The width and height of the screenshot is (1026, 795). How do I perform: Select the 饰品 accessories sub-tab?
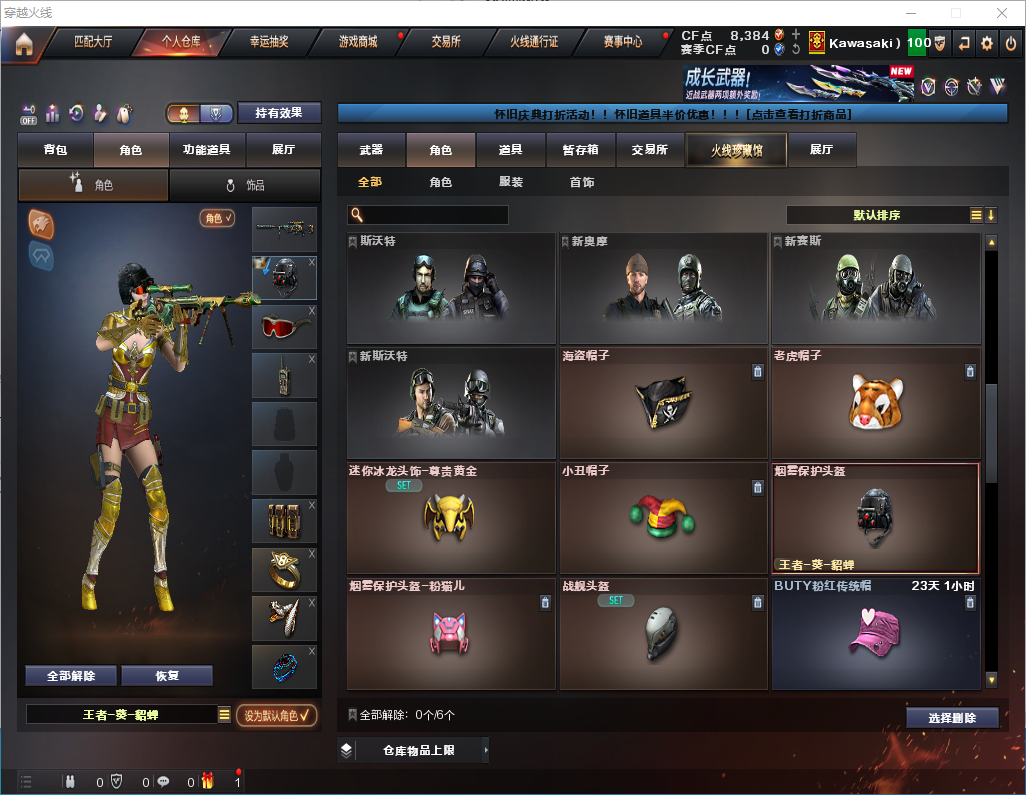[x=245, y=185]
